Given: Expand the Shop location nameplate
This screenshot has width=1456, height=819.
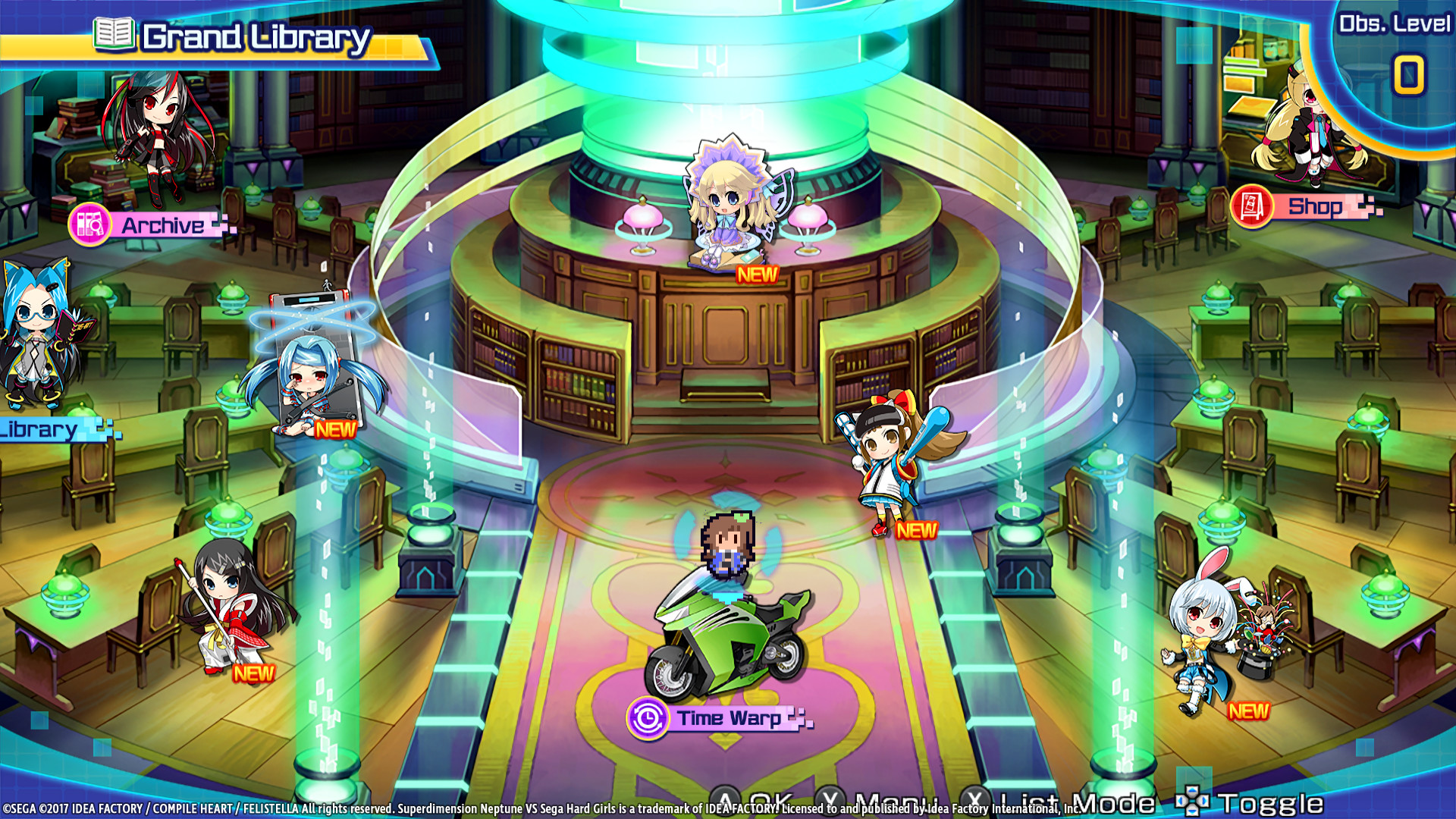Looking at the screenshot, I should 1314,206.
